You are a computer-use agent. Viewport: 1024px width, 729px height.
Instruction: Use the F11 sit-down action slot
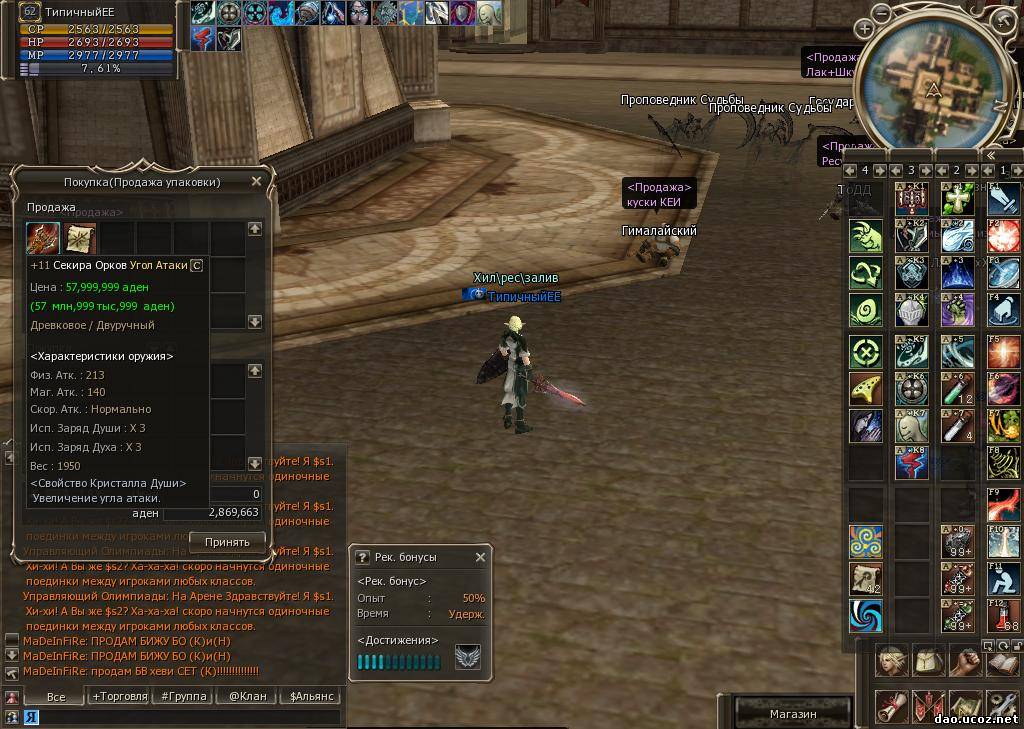1004,581
